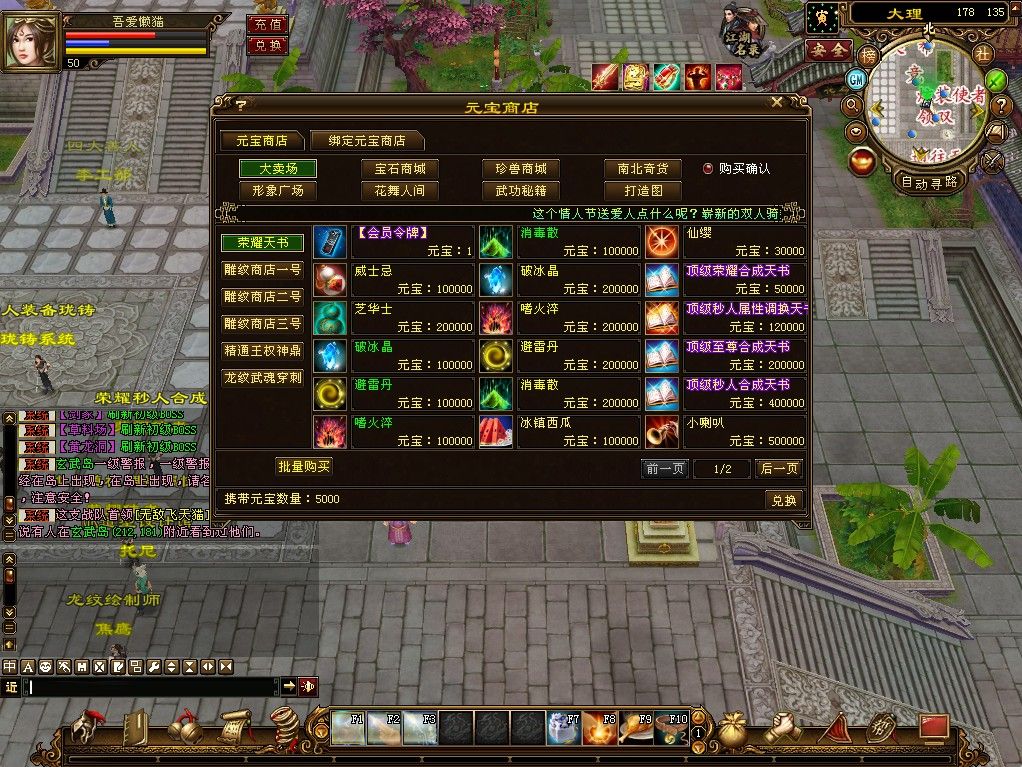Open the 宝石商城 category
The height and width of the screenshot is (767, 1022).
(400, 169)
